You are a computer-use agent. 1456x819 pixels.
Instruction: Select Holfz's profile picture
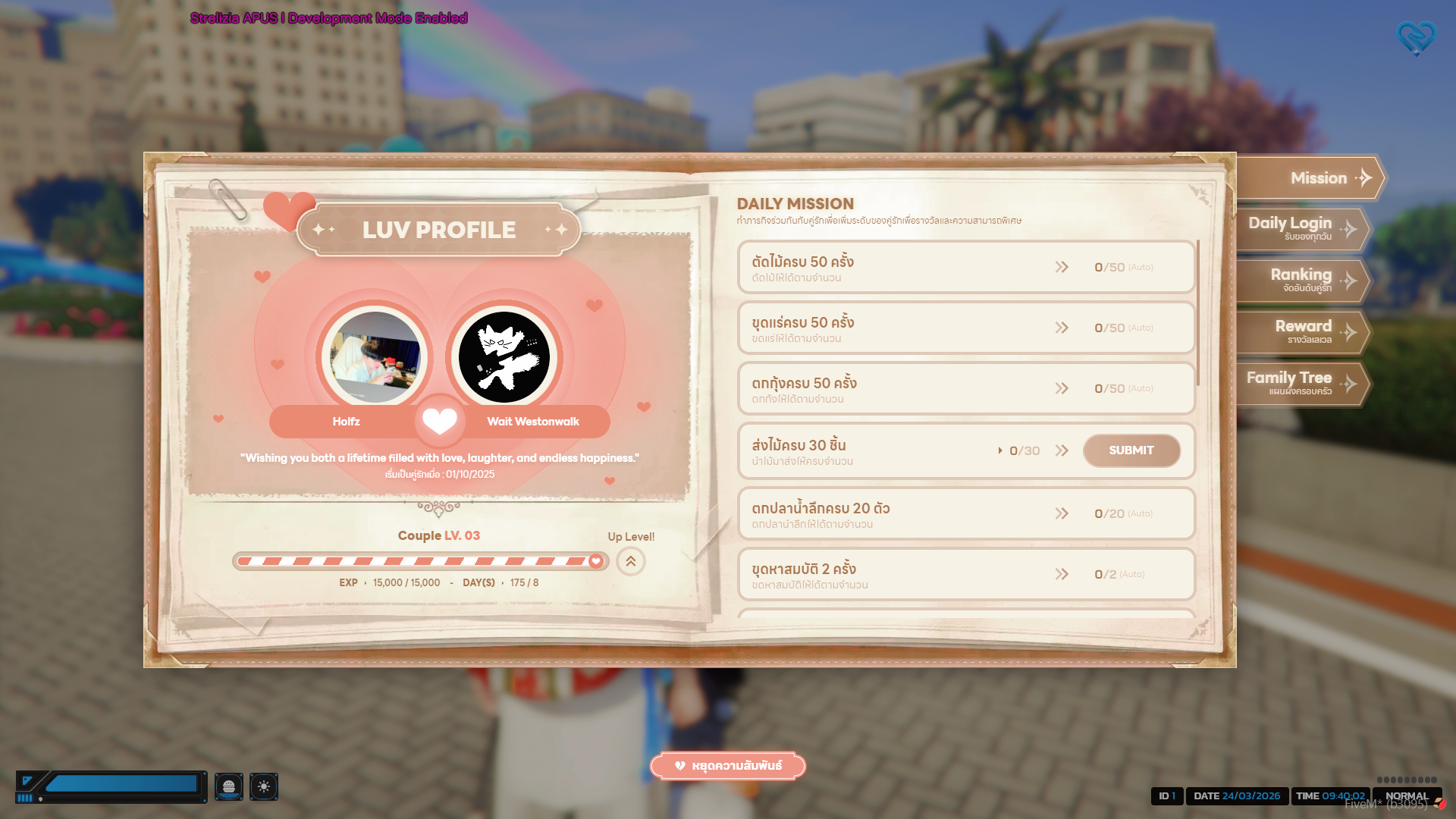375,357
